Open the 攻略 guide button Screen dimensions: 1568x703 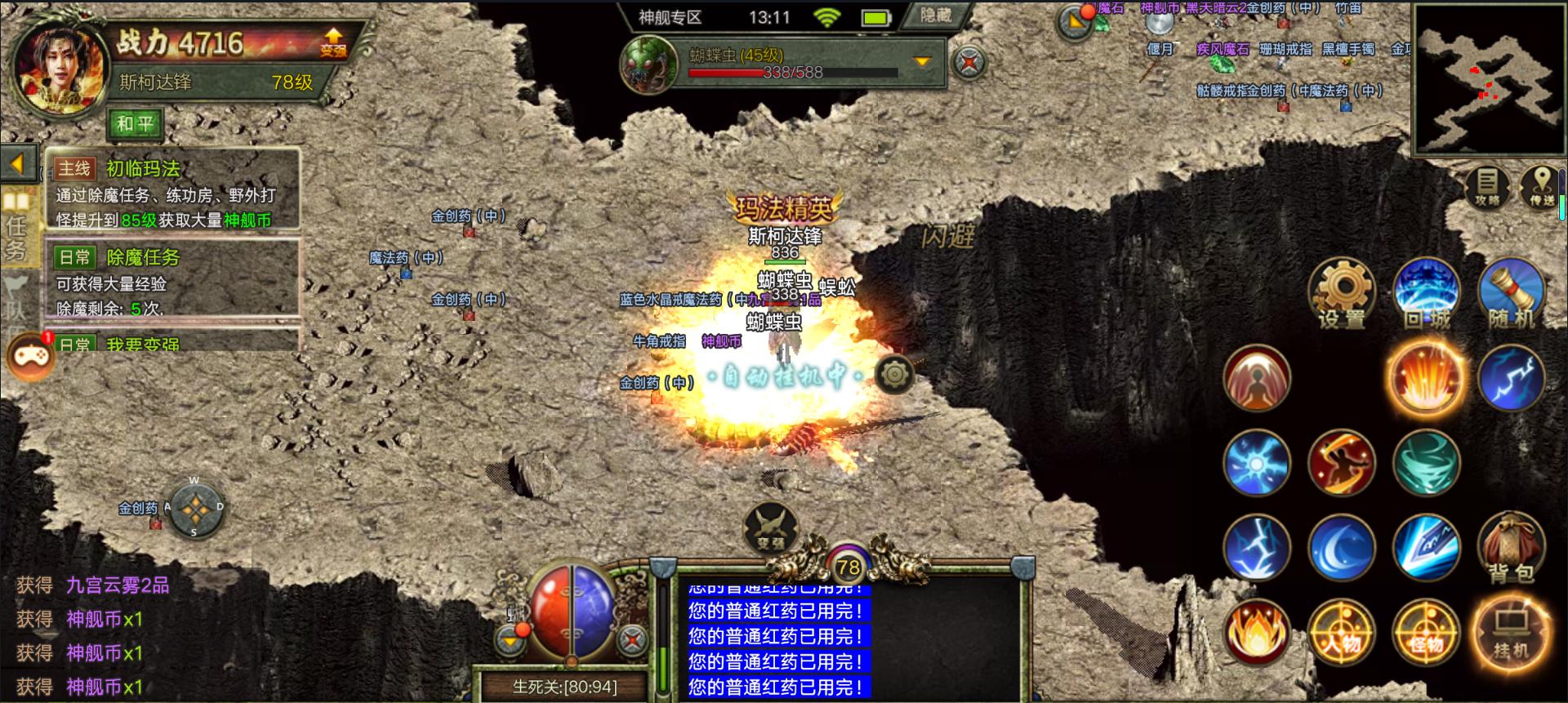1487,187
